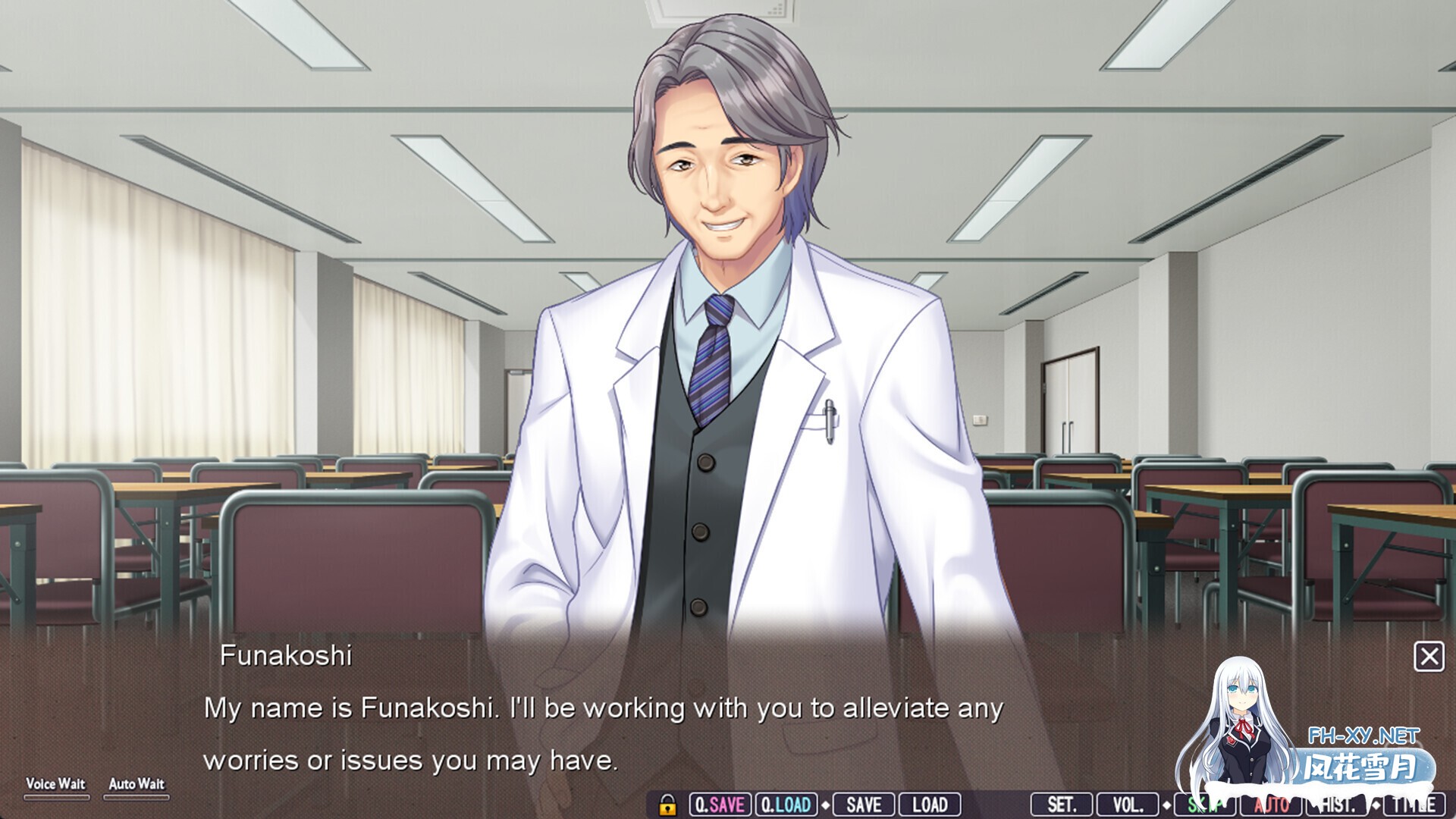
Task: Quick load using Q.LOAD
Action: (786, 805)
